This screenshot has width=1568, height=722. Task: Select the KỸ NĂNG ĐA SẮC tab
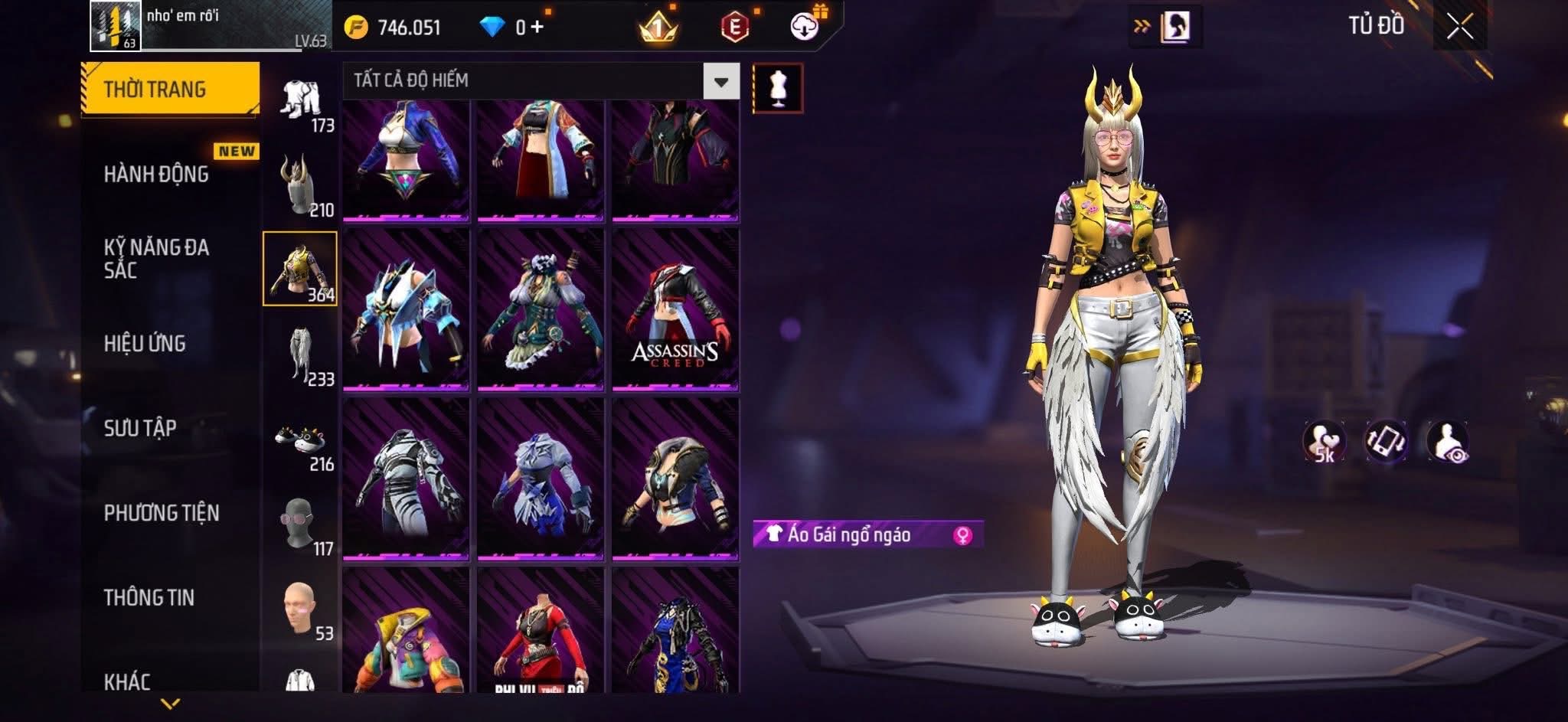157,258
